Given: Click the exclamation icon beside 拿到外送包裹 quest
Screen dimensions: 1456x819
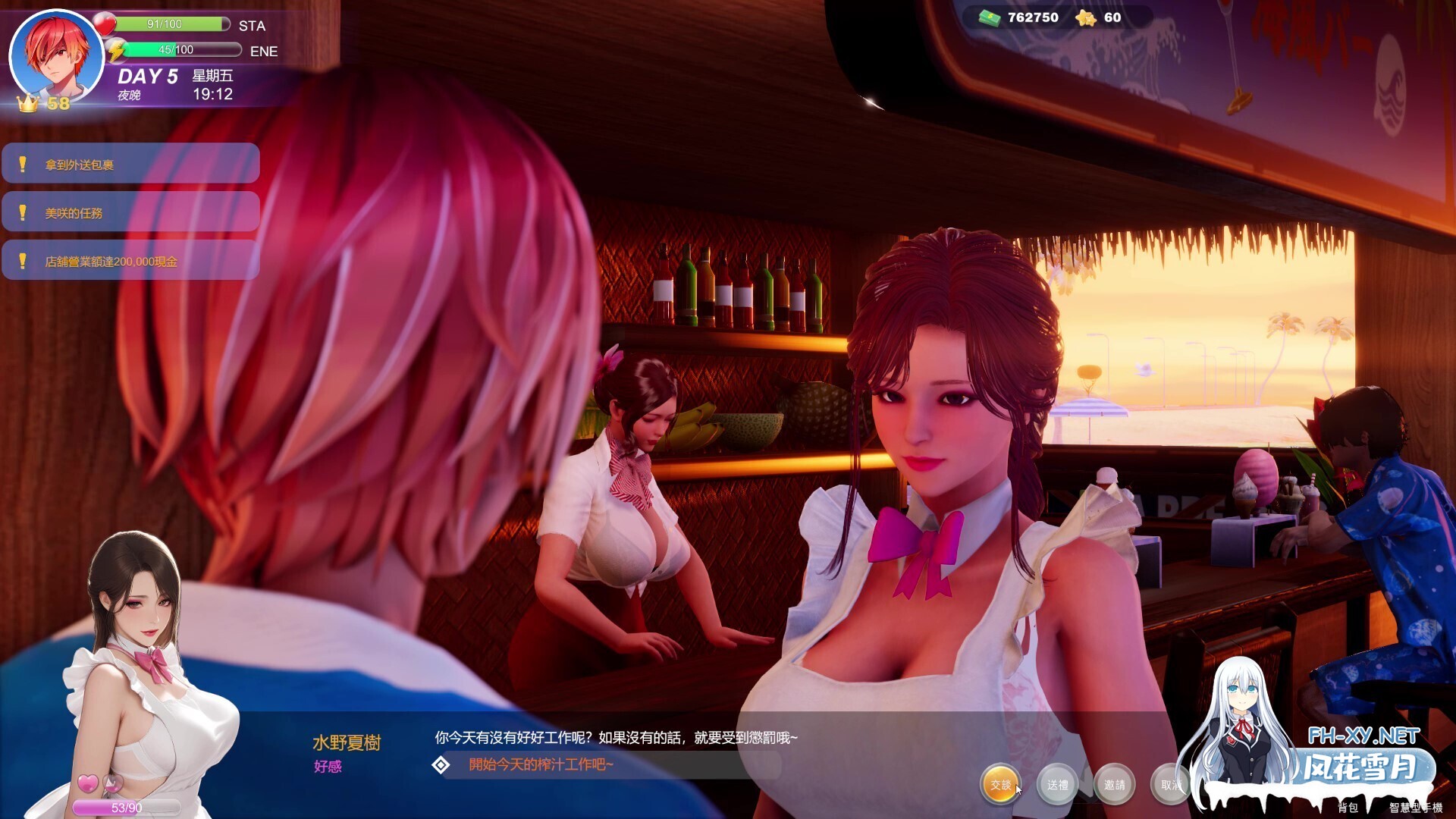Looking at the screenshot, I should click(23, 162).
